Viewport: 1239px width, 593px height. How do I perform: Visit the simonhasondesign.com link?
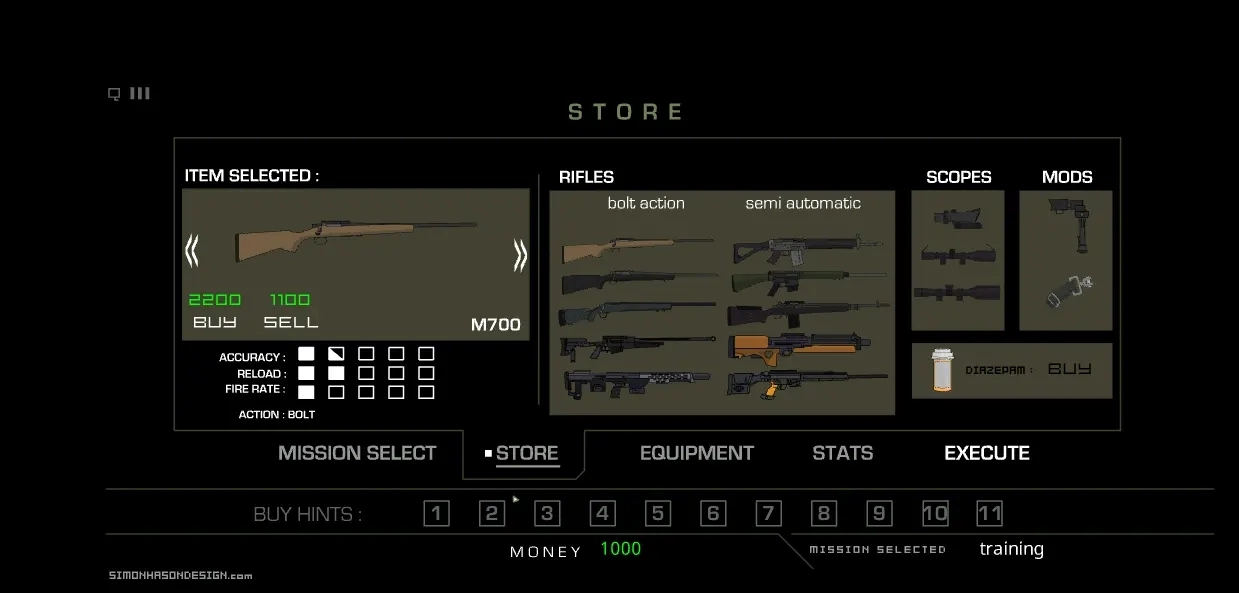pyautogui.click(x=180, y=575)
